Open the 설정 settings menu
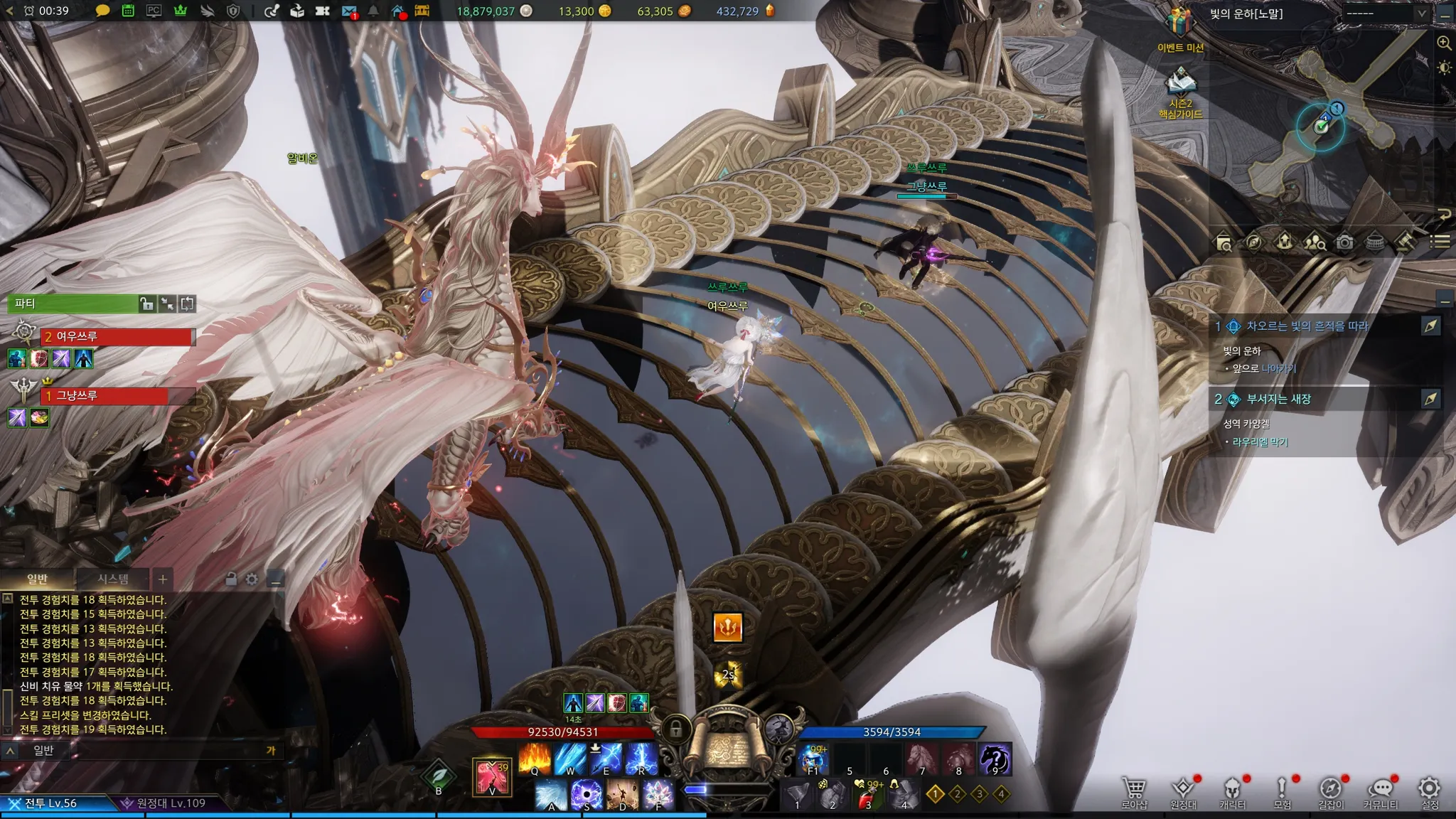This screenshot has height=819, width=1456. click(1429, 791)
